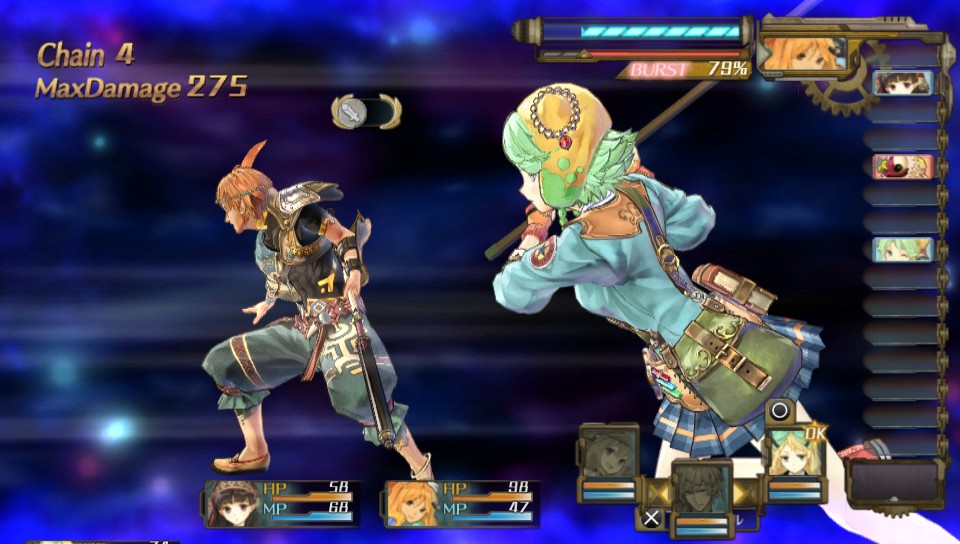
Task: Click the active-turn orange-haired portrait
Action: [802, 55]
